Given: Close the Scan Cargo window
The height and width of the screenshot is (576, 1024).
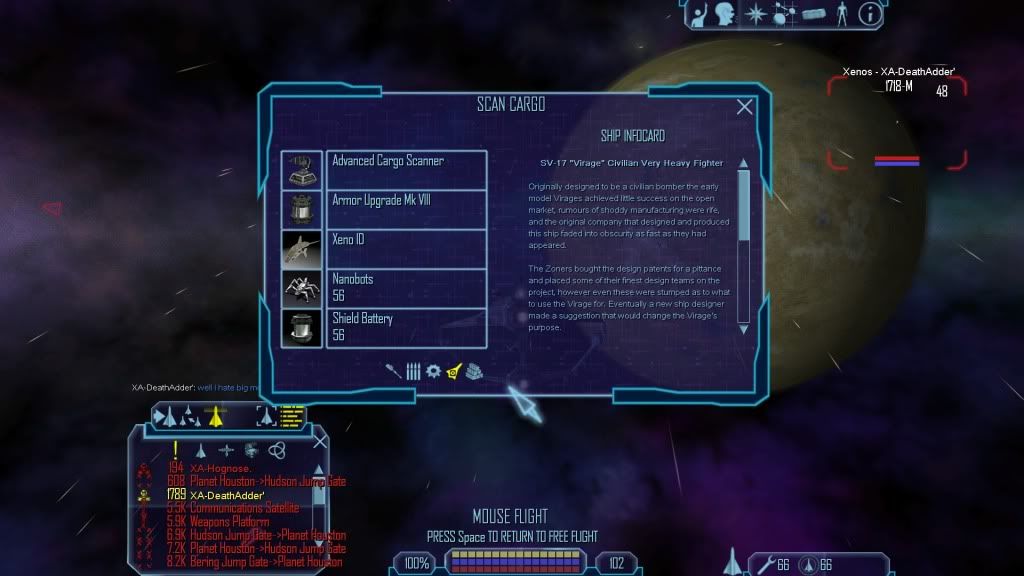Looking at the screenshot, I should 744,107.
